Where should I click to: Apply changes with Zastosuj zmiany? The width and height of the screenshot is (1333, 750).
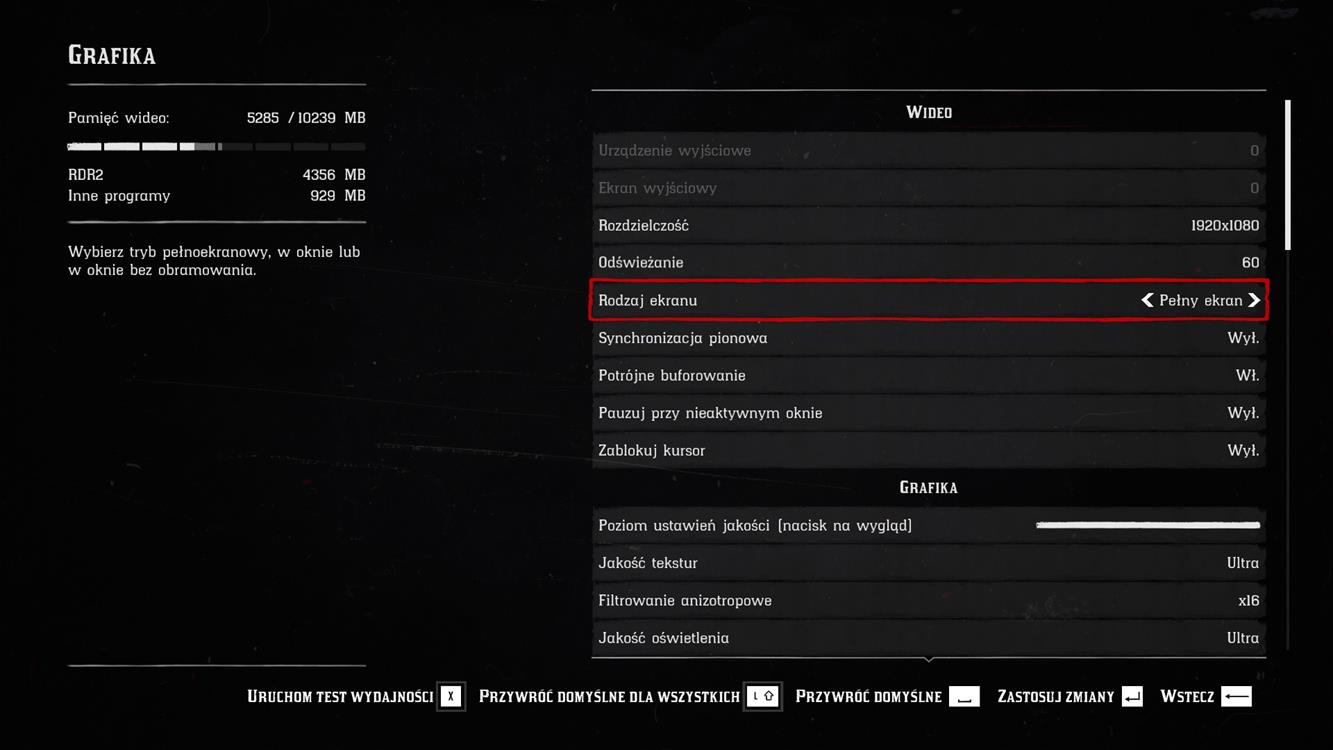pyautogui.click(x=1069, y=697)
